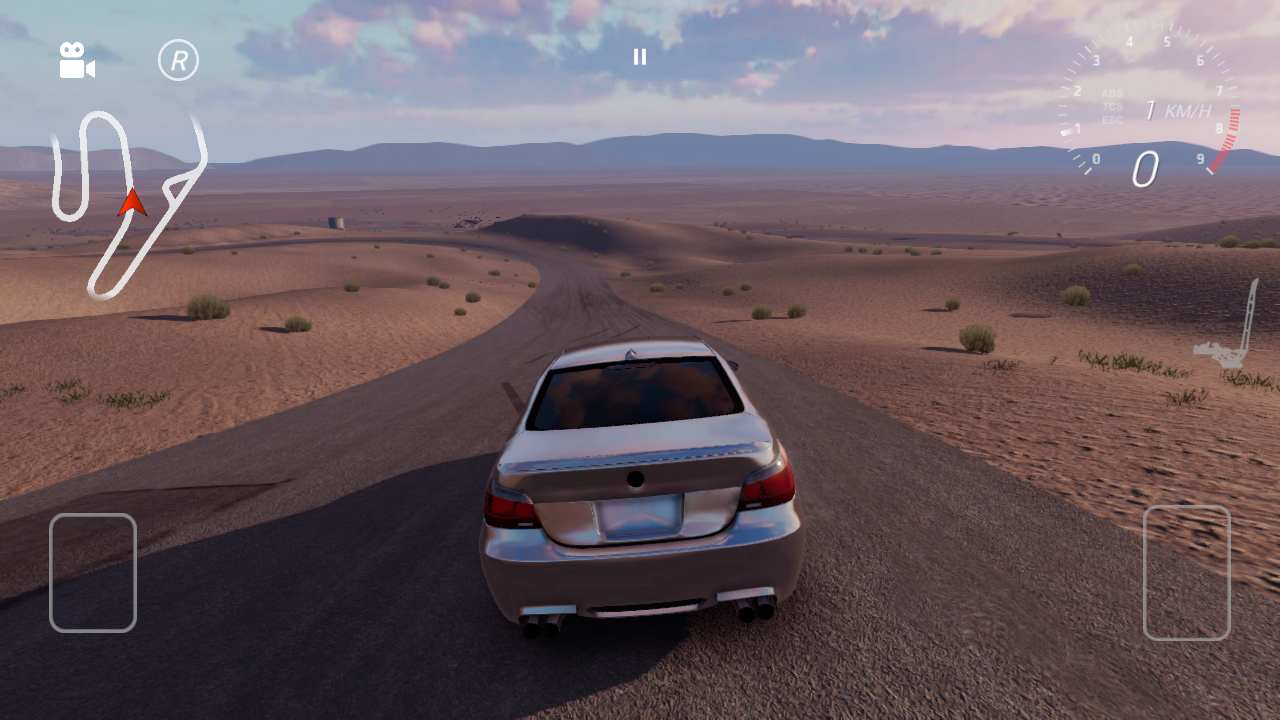Tap the 7 RPM mark on the tachometer
This screenshot has height=720, width=1280.
click(x=1219, y=90)
